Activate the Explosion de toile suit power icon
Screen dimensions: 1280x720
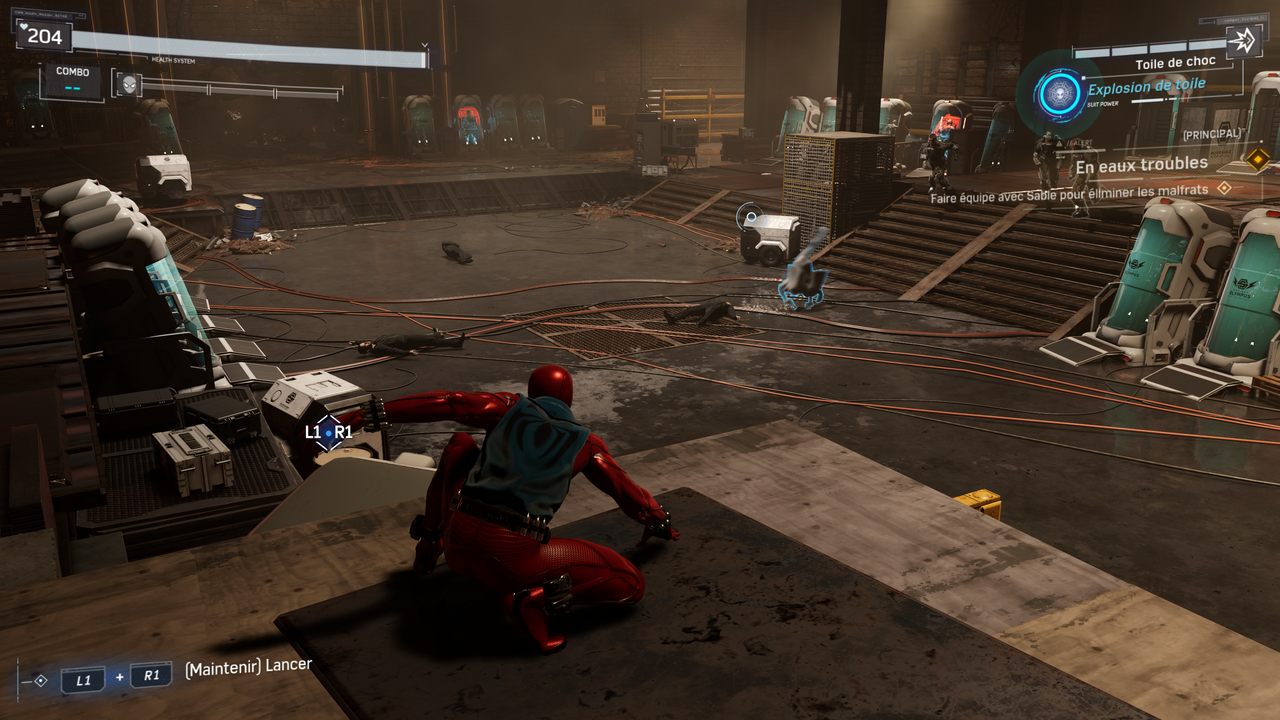(1057, 94)
